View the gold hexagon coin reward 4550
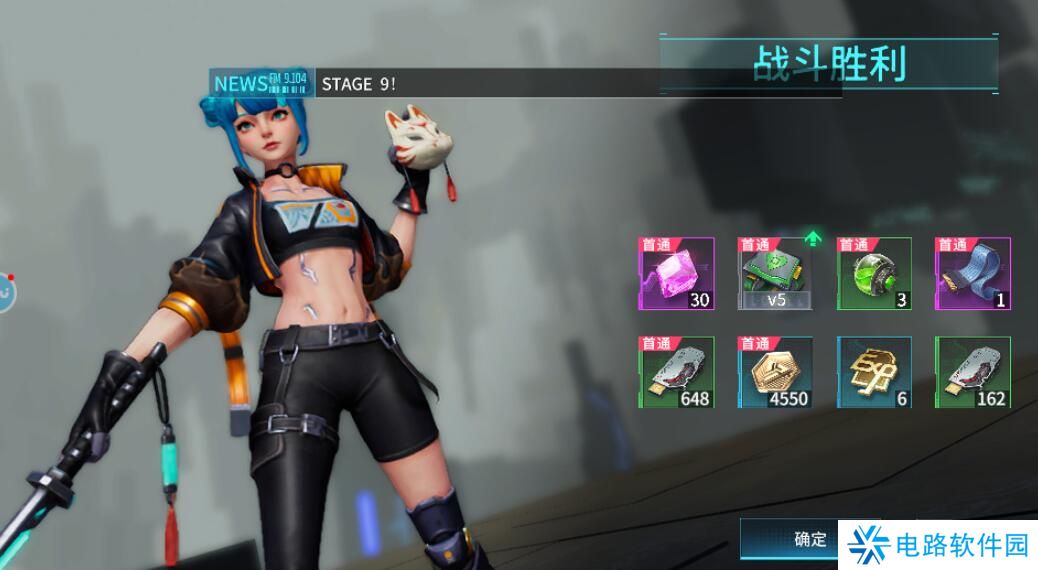The height and width of the screenshot is (570, 1038). [775, 372]
